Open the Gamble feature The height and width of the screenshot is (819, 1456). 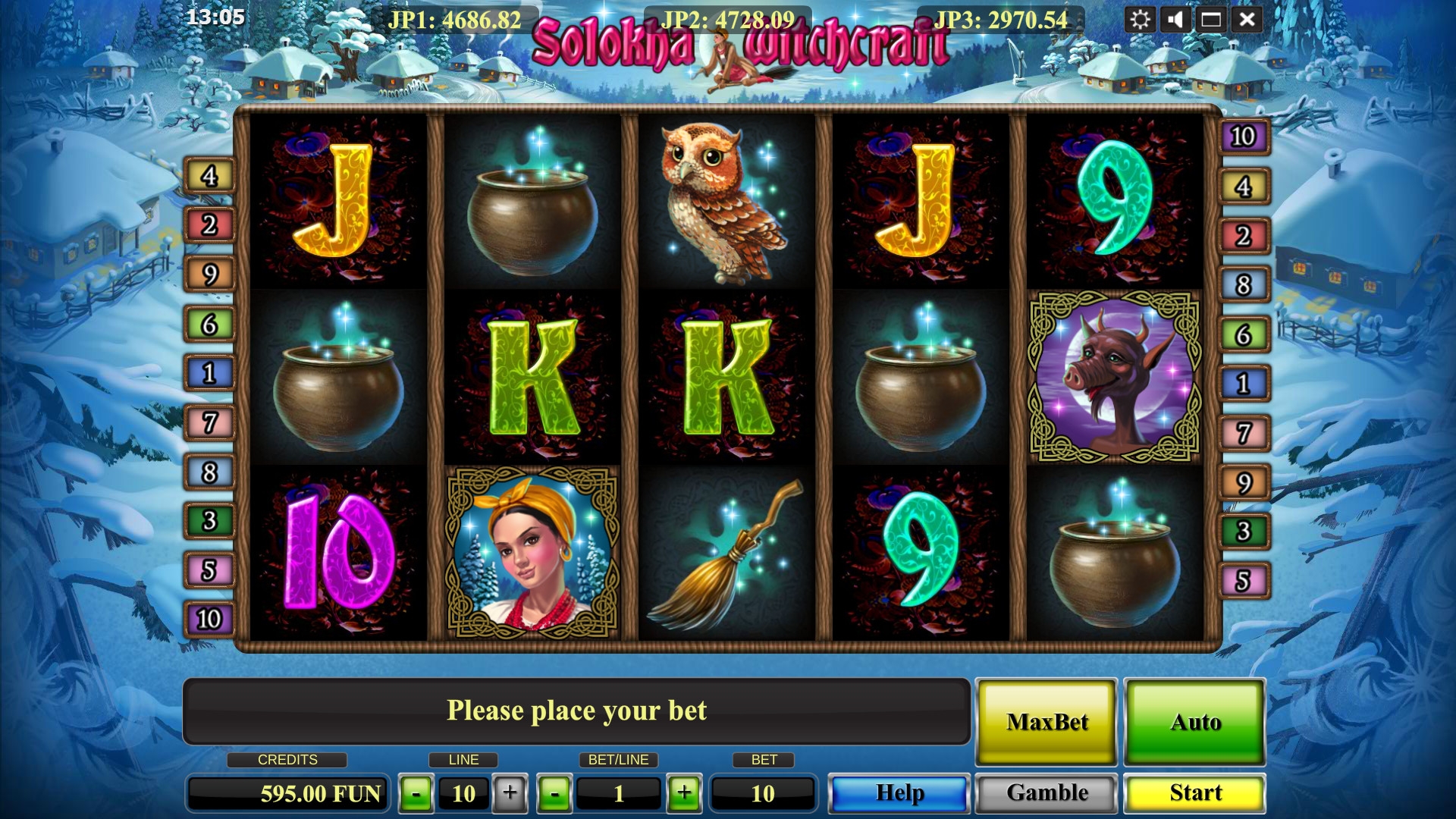(x=1046, y=793)
